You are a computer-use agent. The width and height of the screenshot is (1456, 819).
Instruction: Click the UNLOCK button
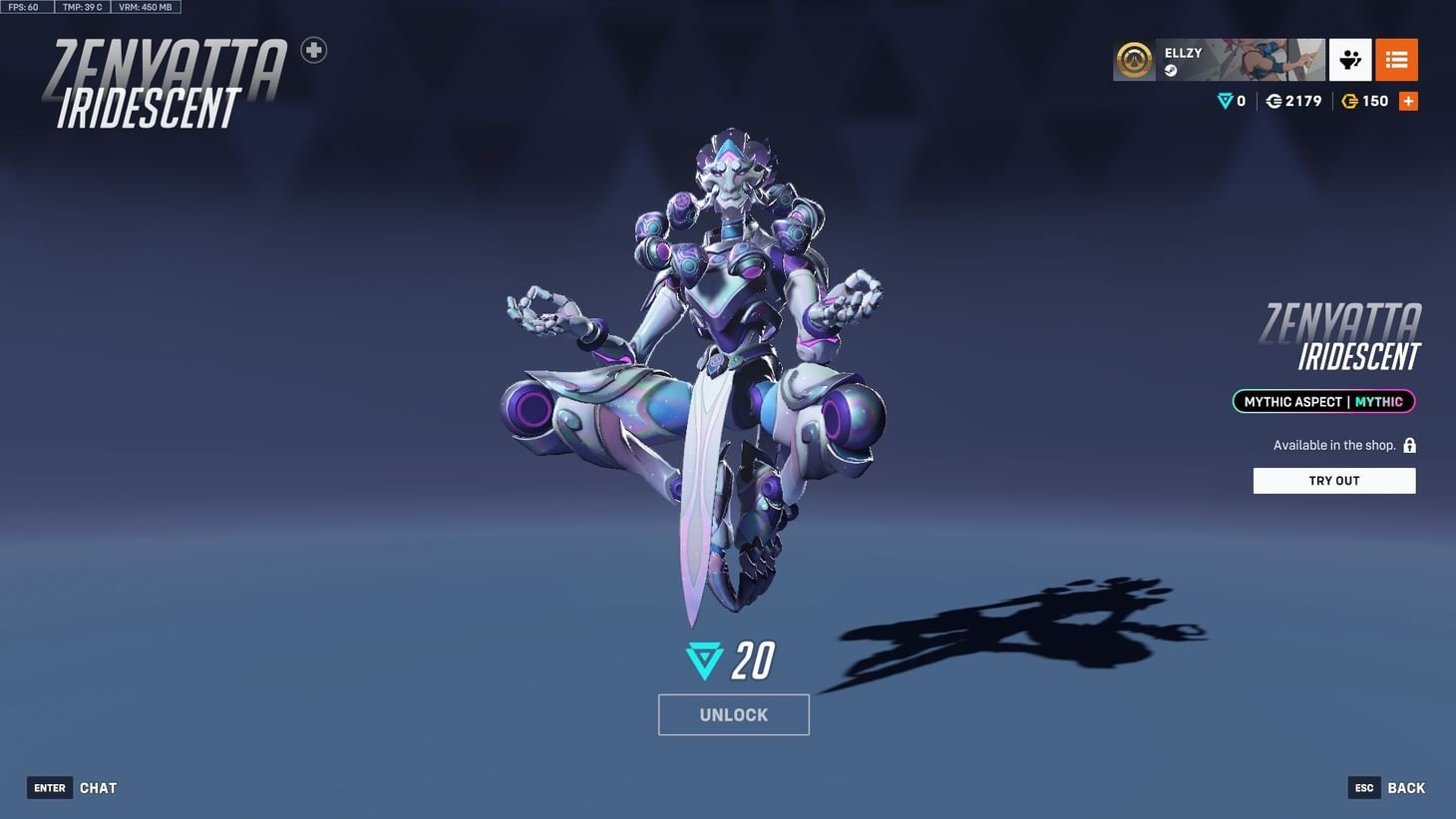[x=733, y=713]
